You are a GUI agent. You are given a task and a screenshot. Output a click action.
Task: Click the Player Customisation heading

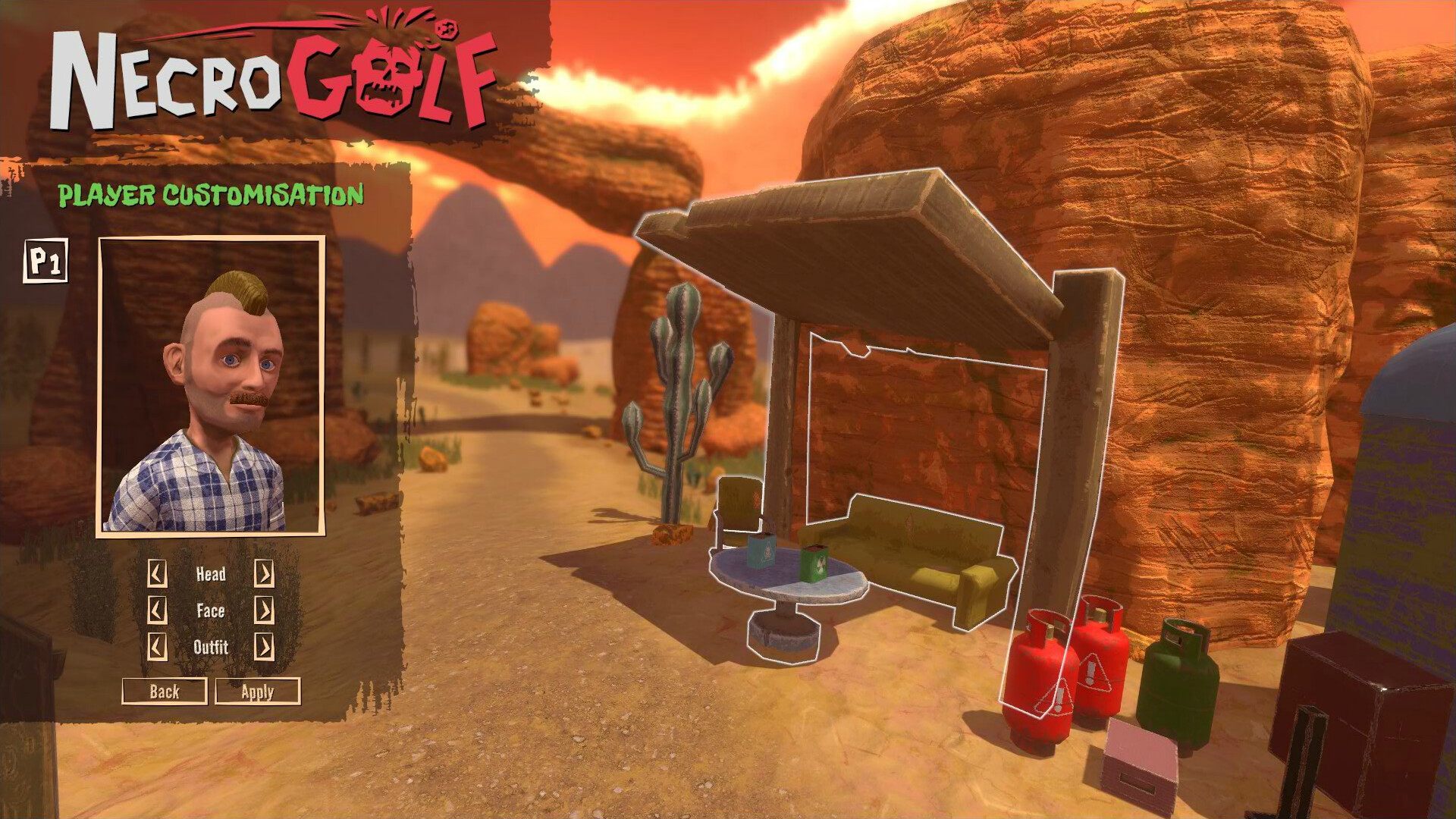(x=212, y=195)
